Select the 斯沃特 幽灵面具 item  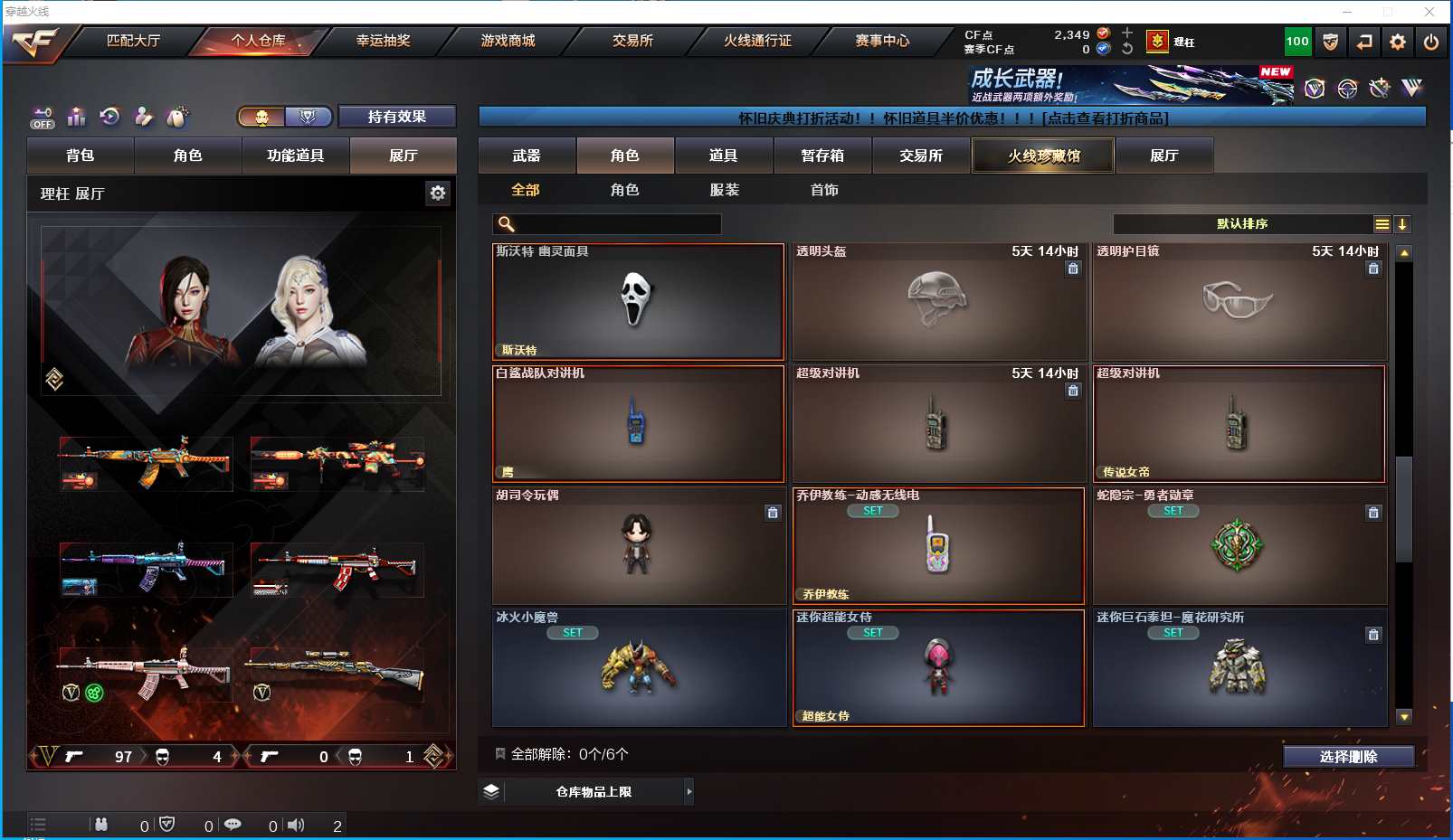point(638,302)
